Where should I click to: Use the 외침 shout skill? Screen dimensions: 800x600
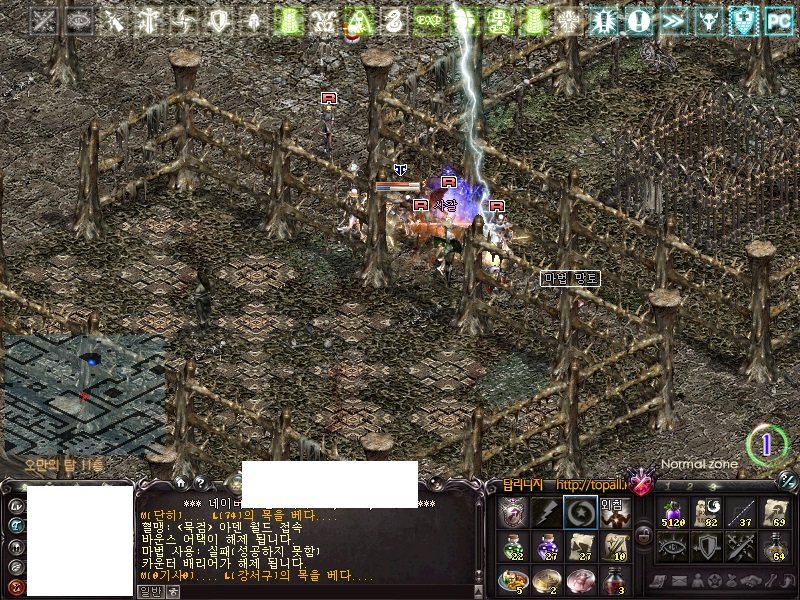[613, 513]
